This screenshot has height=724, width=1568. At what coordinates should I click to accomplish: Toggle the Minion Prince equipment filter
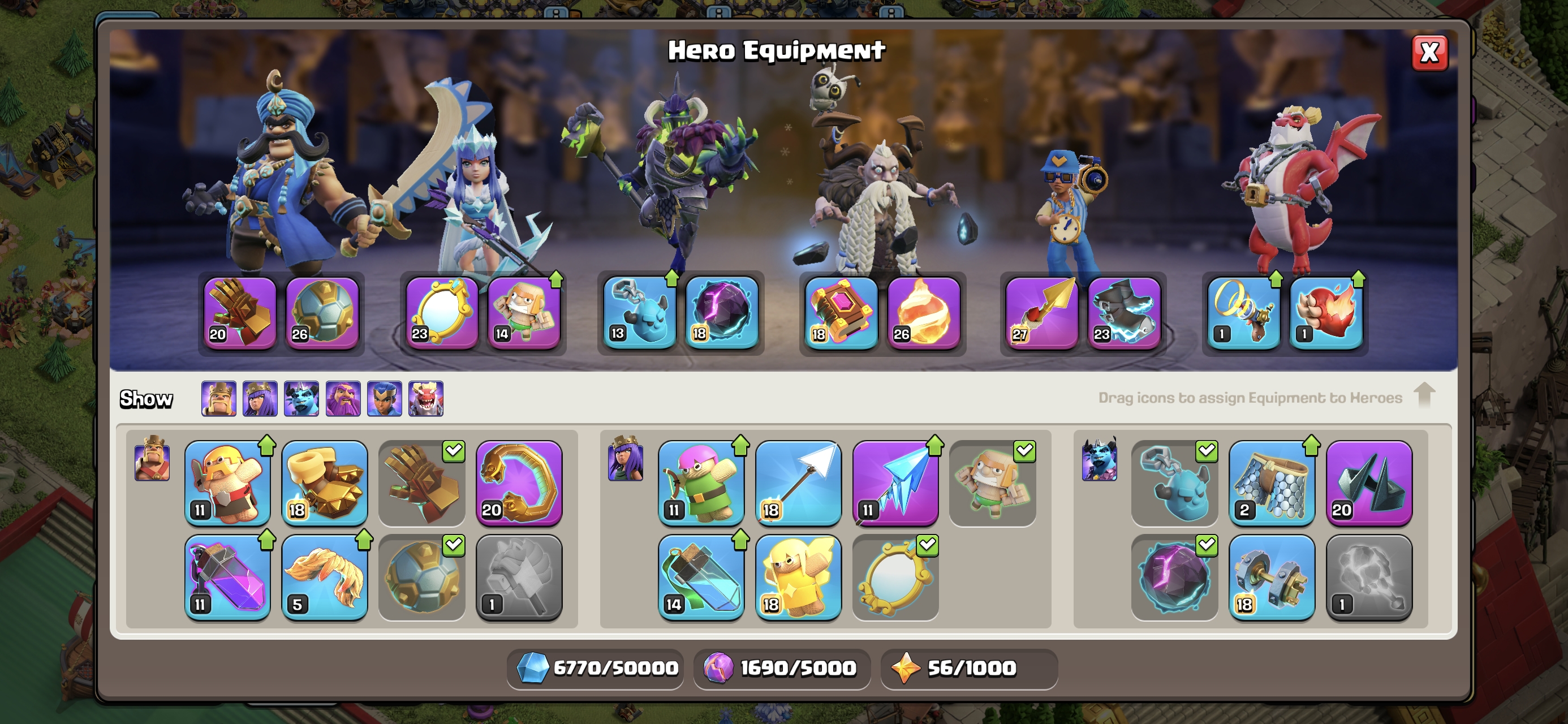pos(301,399)
